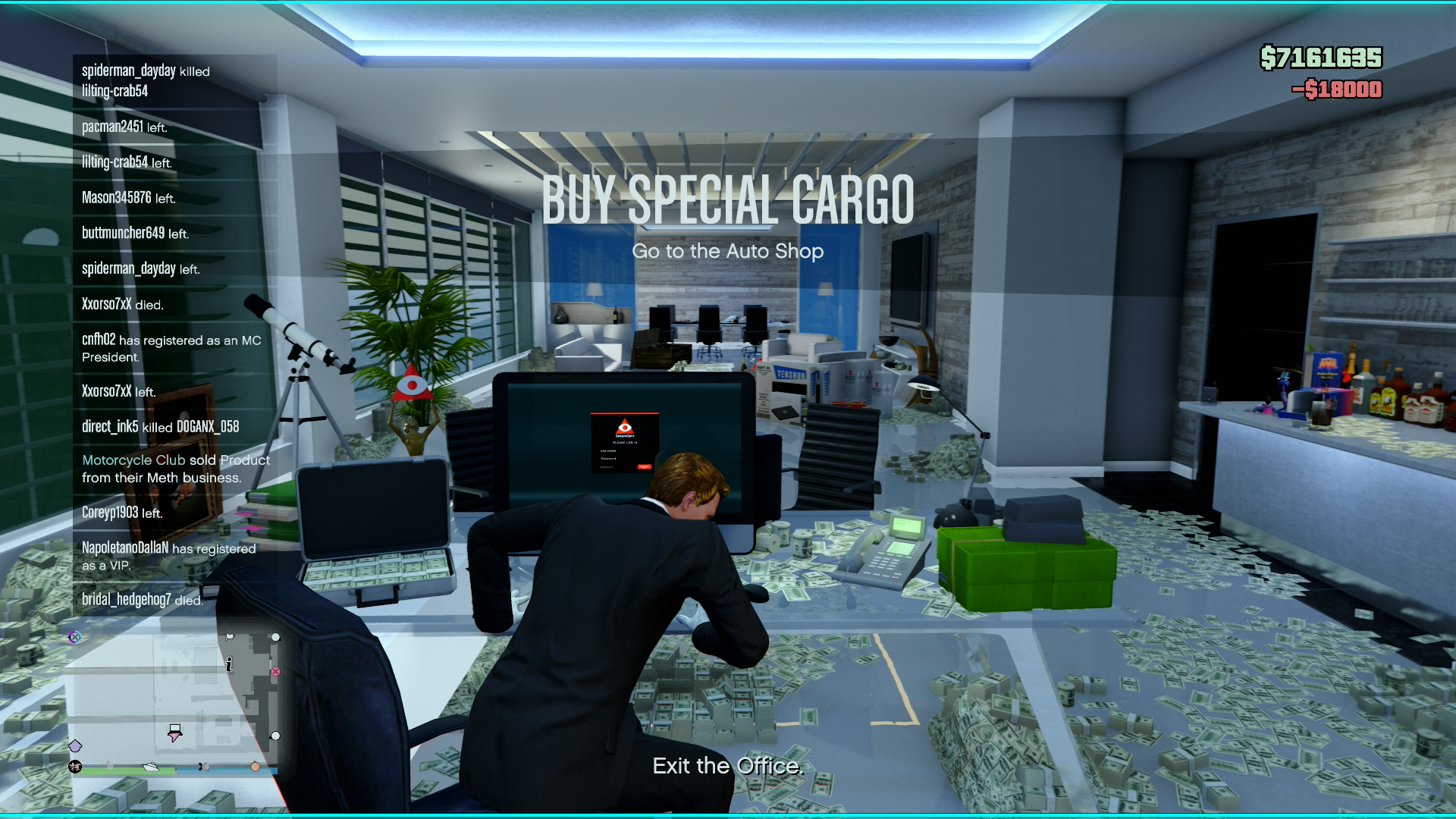Click the orange contact blip on the minimap bar
This screenshot has height=819, width=1456.
click(x=256, y=767)
